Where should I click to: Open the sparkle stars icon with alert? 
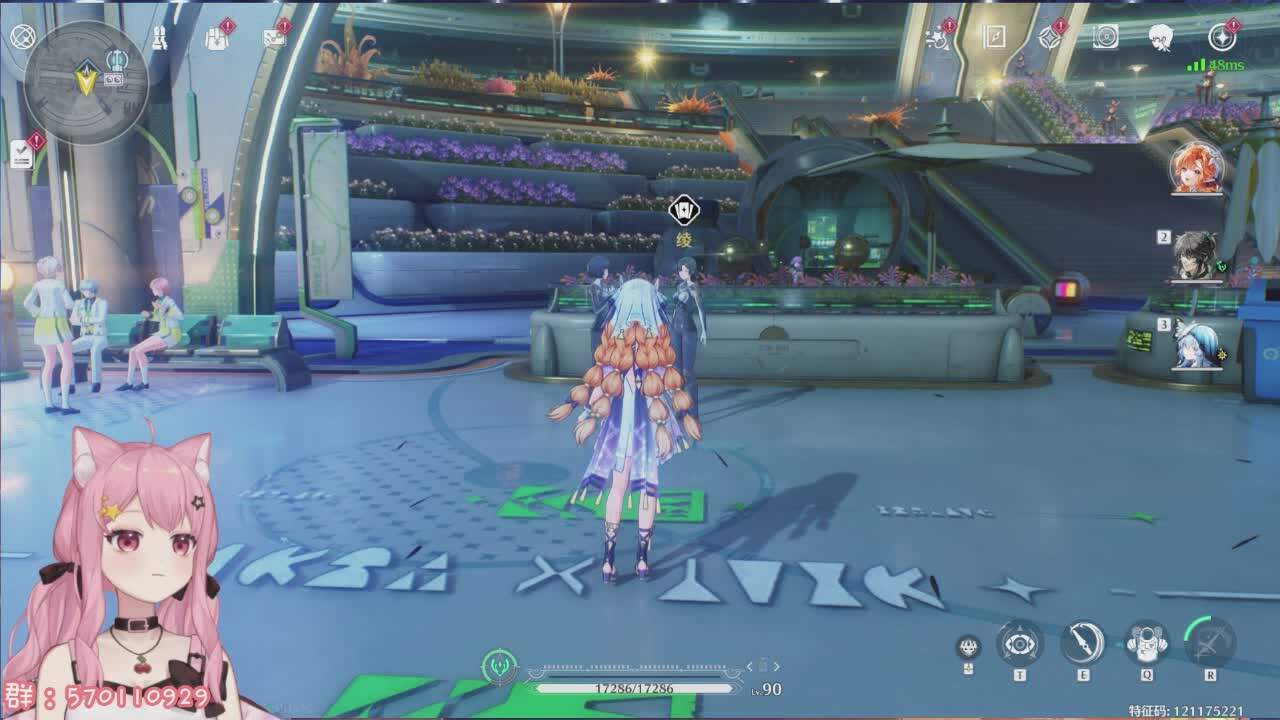tap(938, 38)
